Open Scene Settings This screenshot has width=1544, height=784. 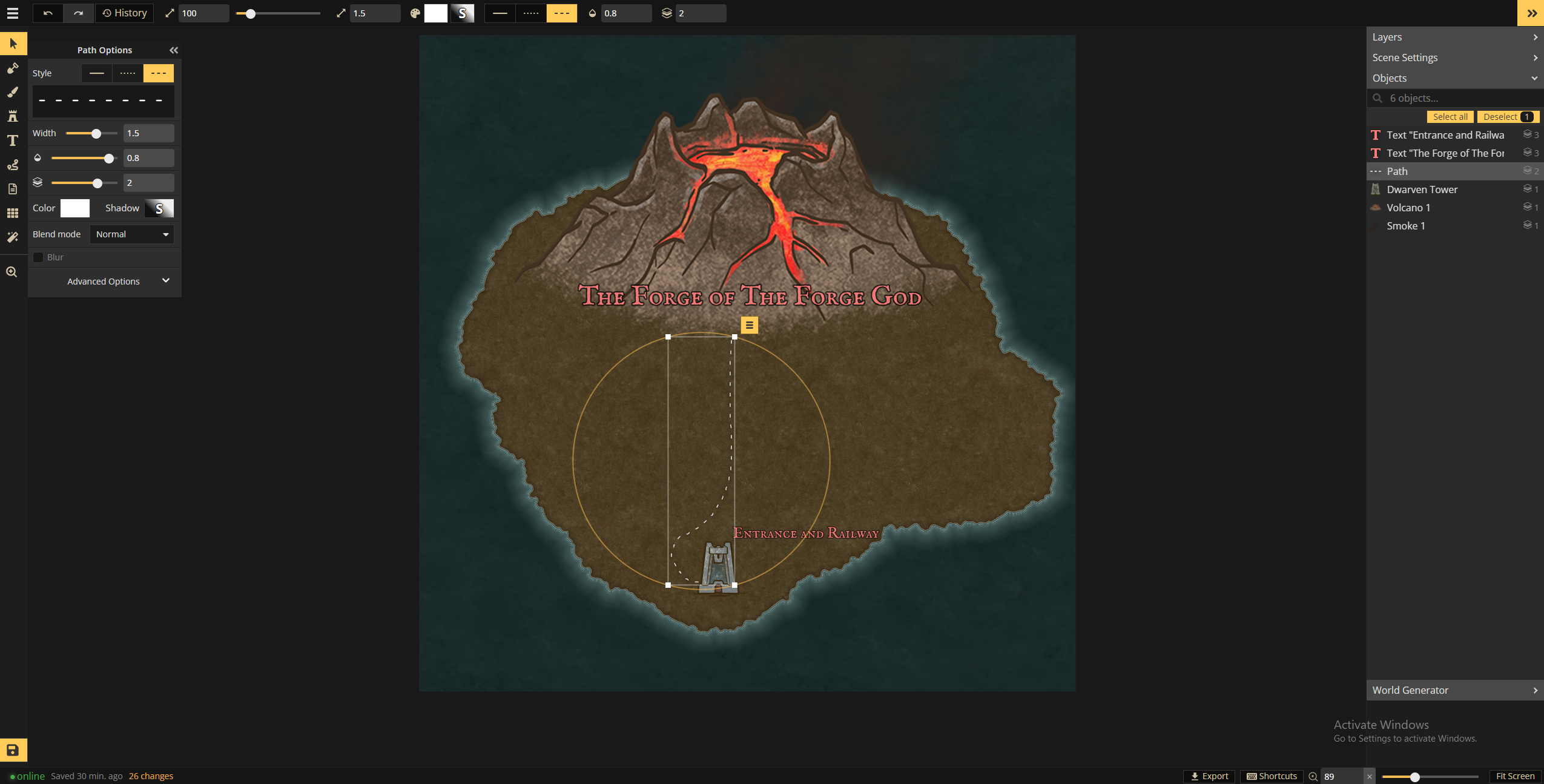pos(1454,58)
